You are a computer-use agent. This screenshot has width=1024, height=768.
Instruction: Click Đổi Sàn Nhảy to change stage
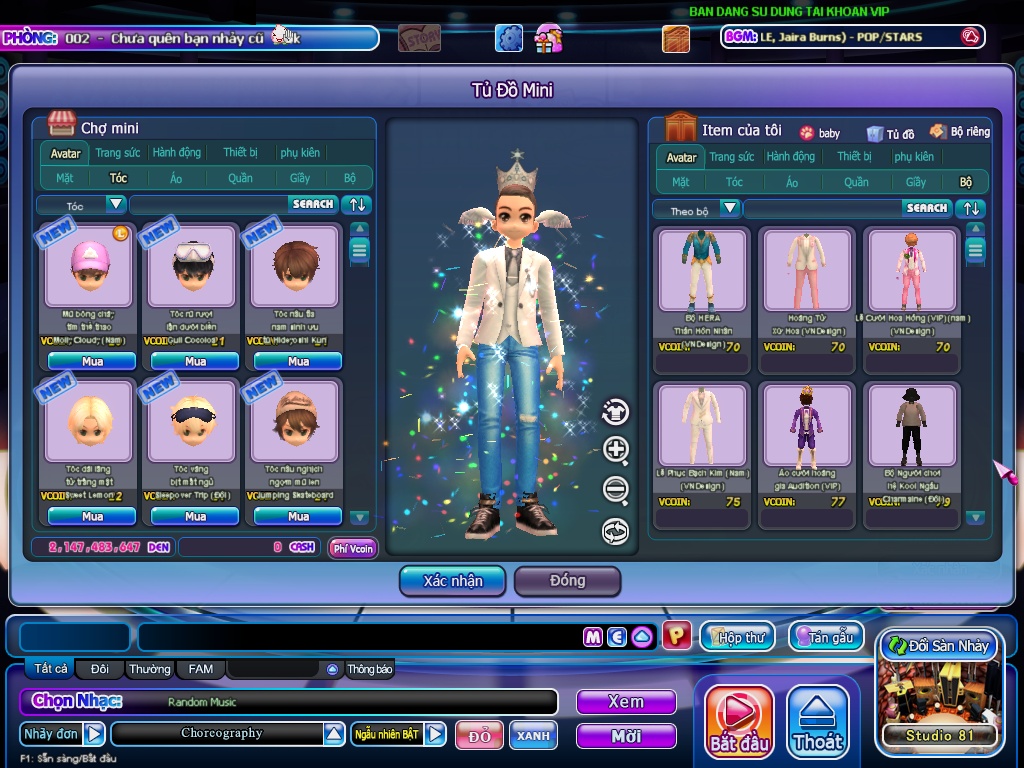[938, 646]
